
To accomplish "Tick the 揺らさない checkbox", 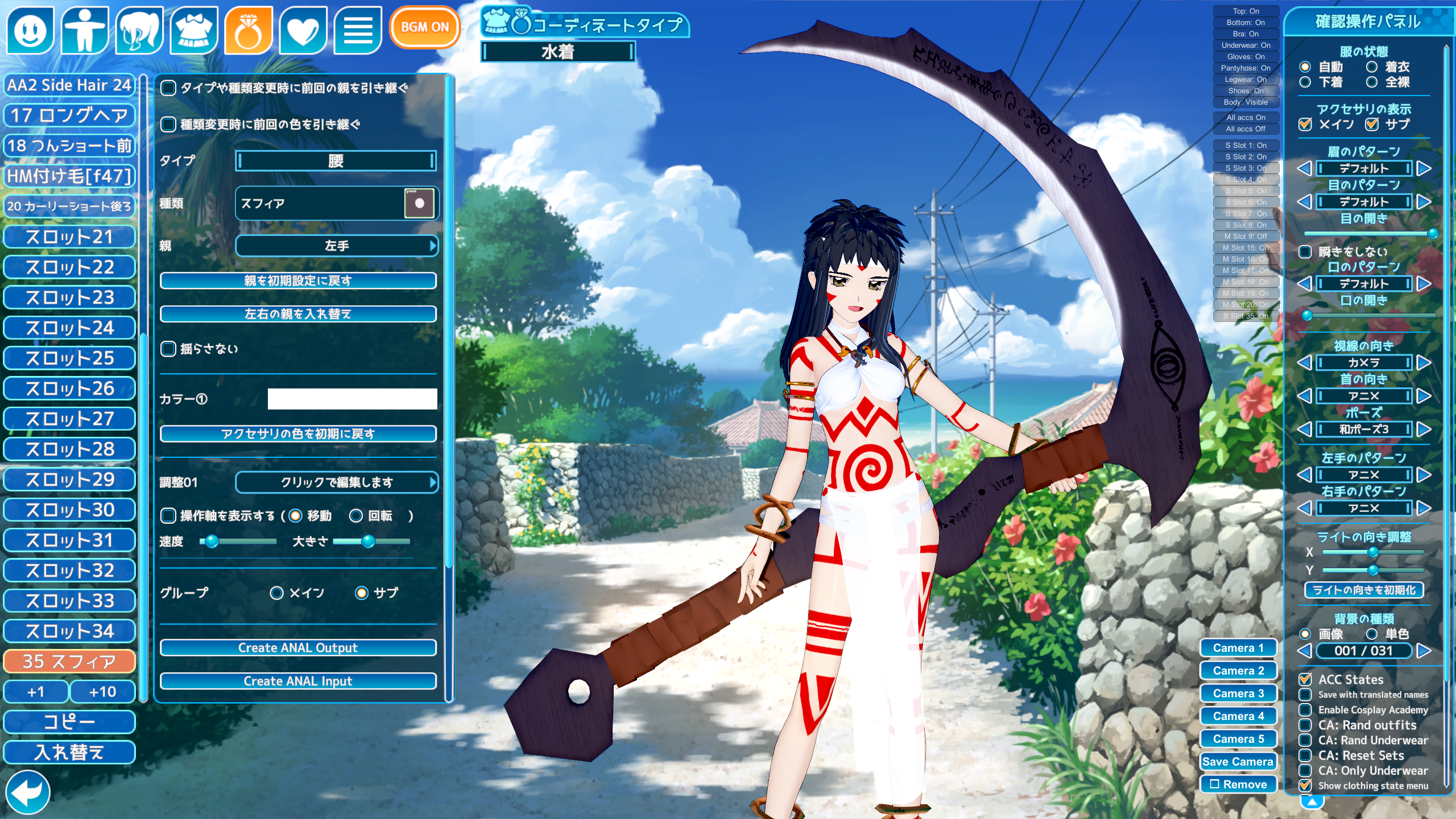I will click(168, 349).
